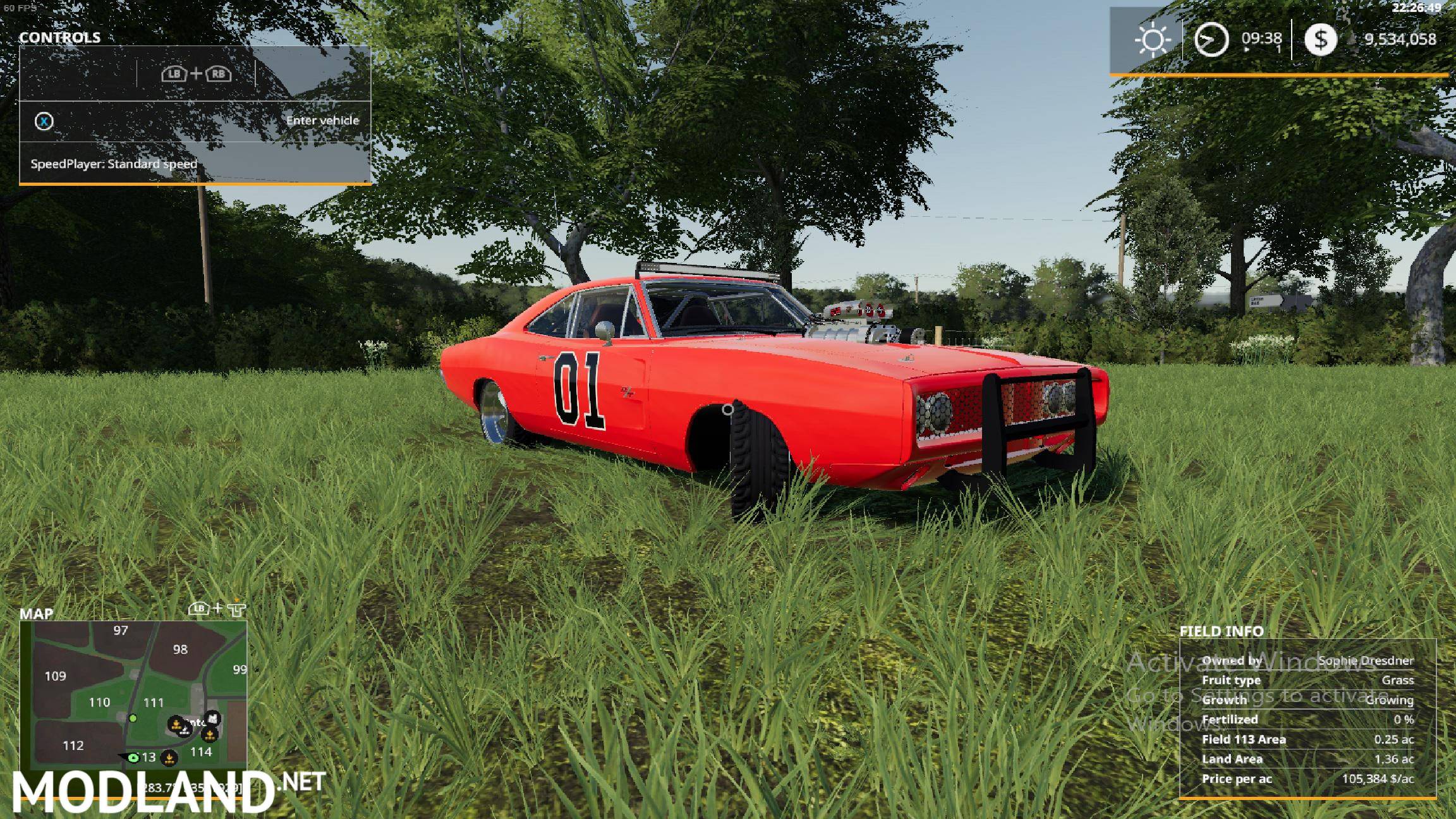Collapse the CONTROLS panel

tap(60, 37)
